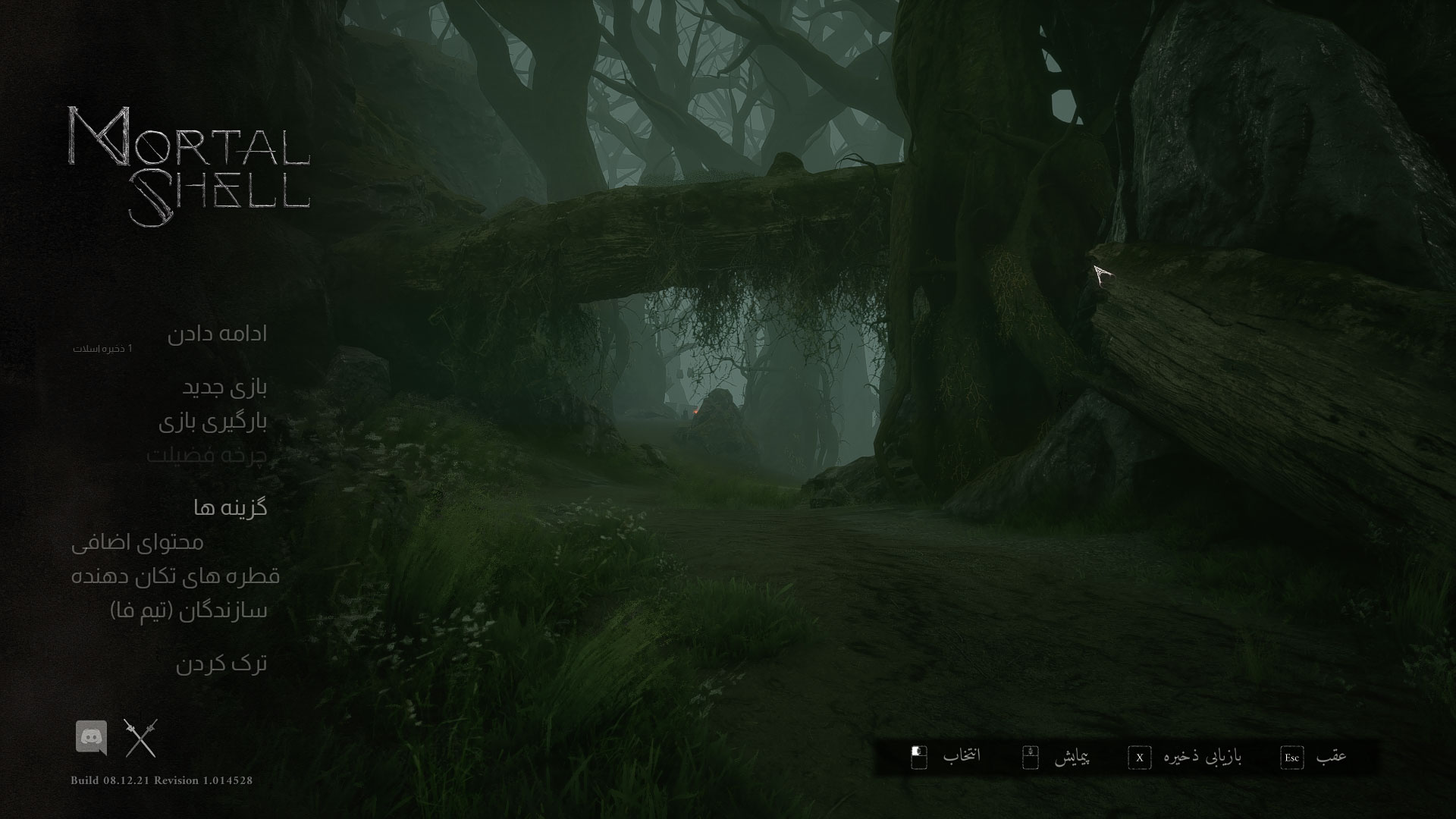Open the گزینه ها (Options) menu
The width and height of the screenshot is (1456, 819).
[230, 507]
